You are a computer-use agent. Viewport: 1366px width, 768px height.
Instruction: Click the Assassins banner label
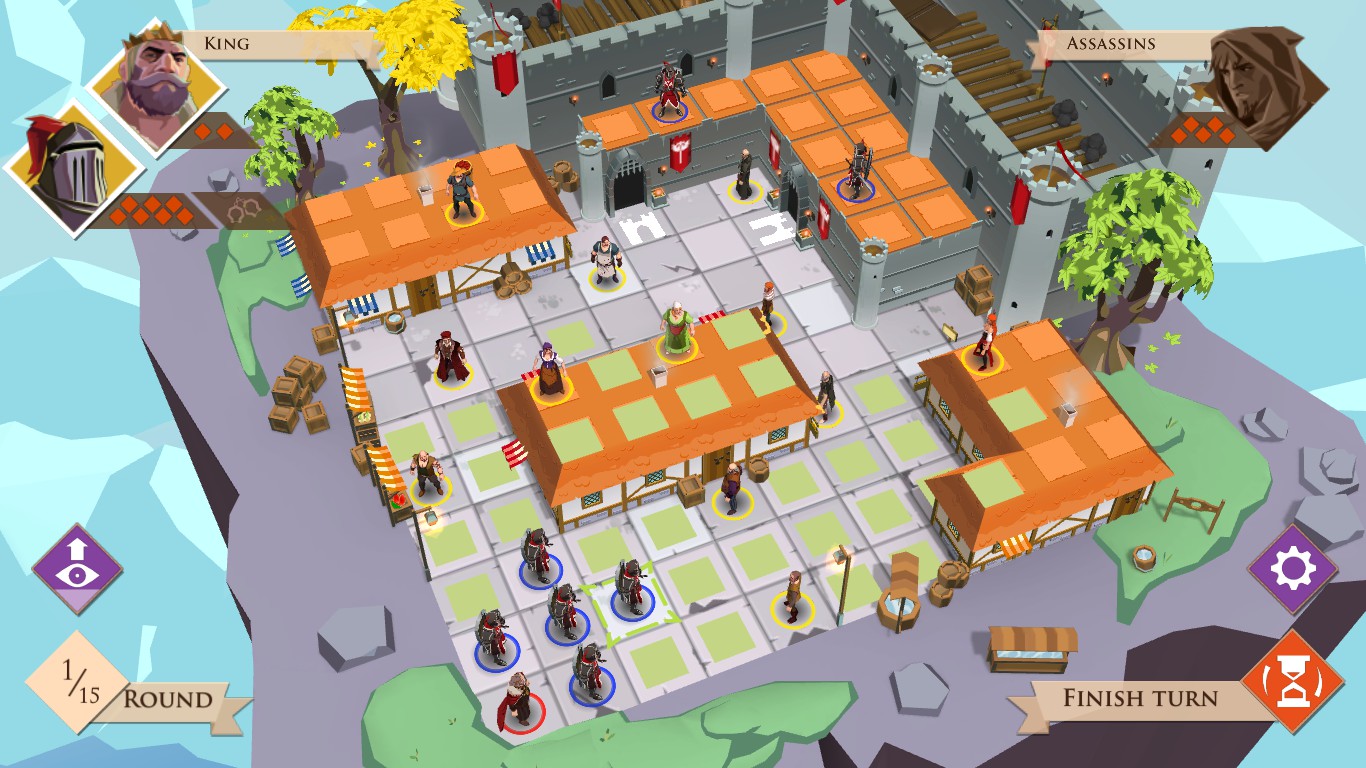click(x=1110, y=43)
